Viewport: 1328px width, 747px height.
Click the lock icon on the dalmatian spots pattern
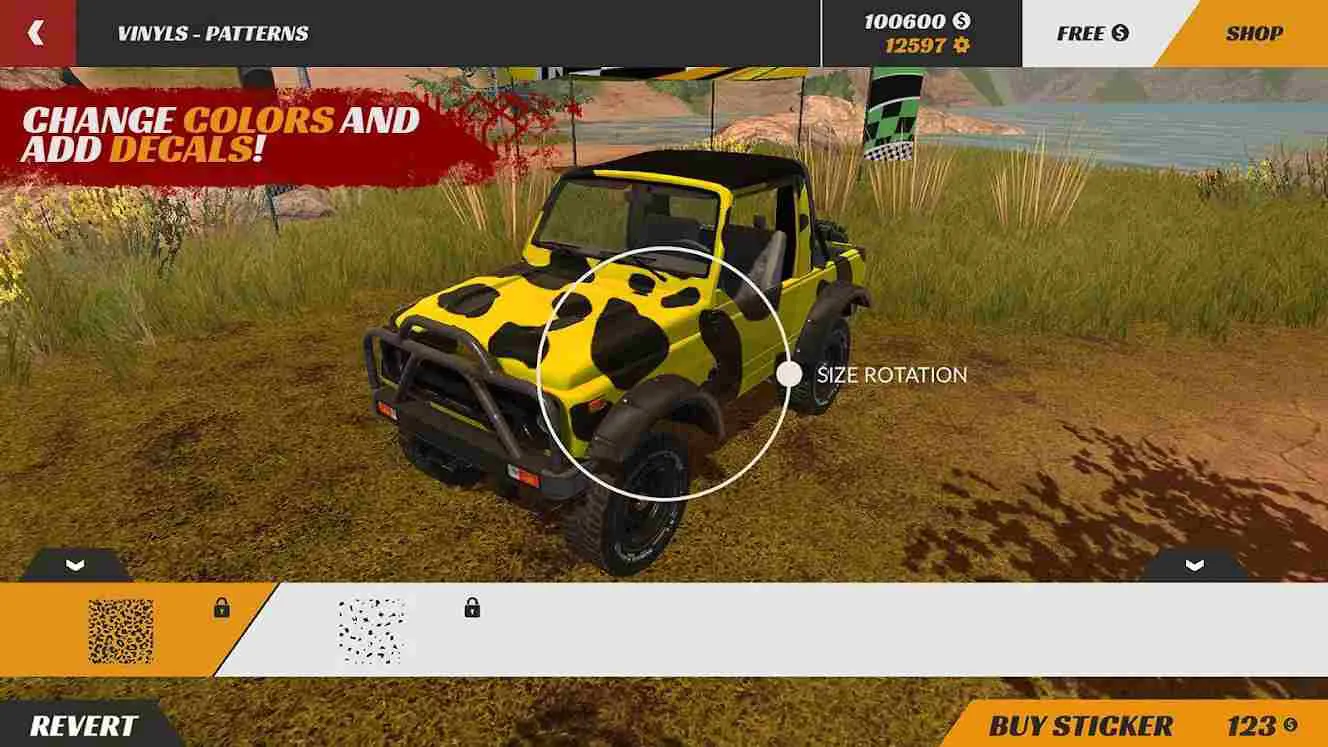tap(470, 608)
